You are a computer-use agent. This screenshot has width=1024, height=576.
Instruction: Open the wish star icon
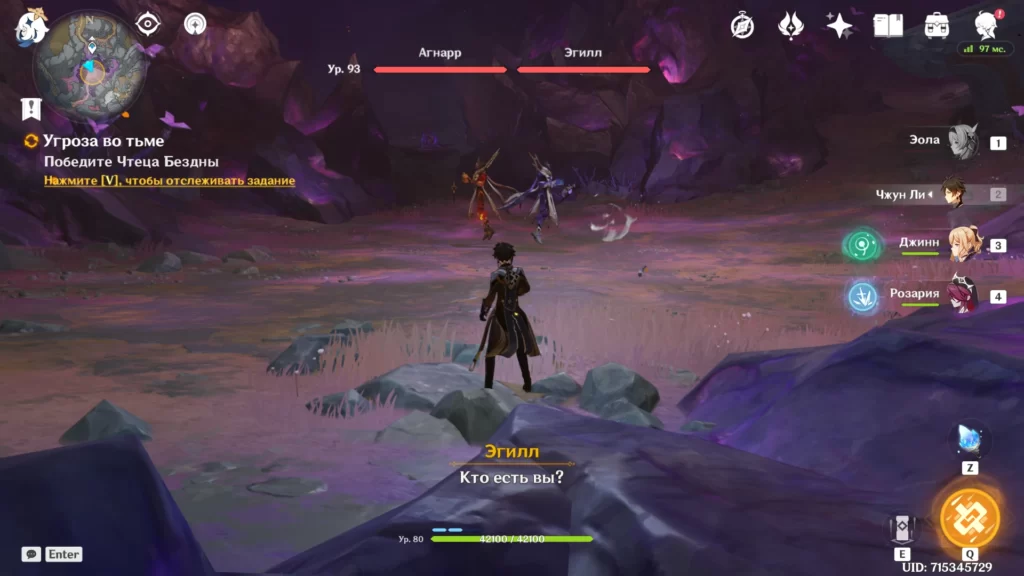coord(839,26)
